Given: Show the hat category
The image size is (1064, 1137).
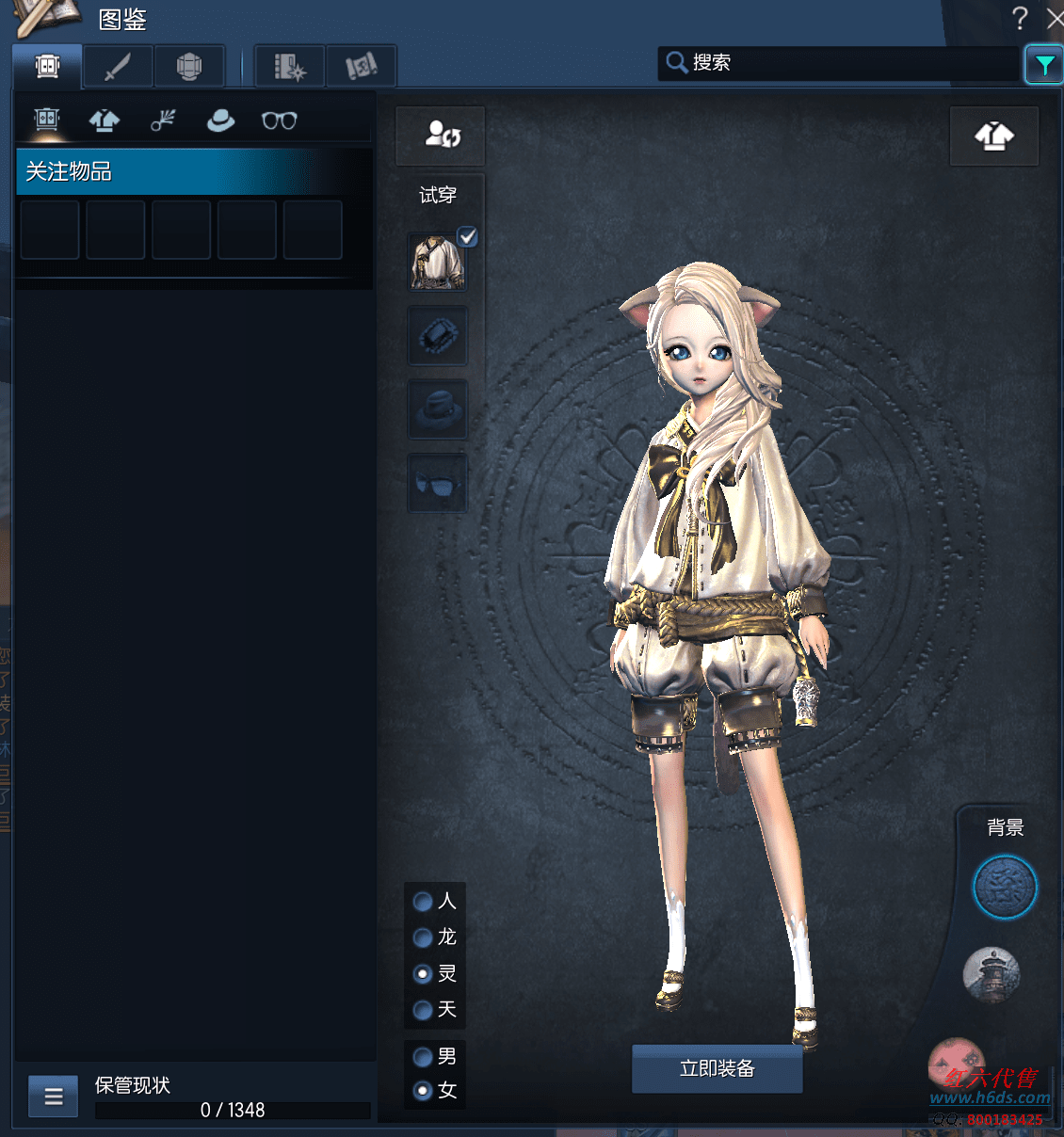Looking at the screenshot, I should click(x=220, y=120).
